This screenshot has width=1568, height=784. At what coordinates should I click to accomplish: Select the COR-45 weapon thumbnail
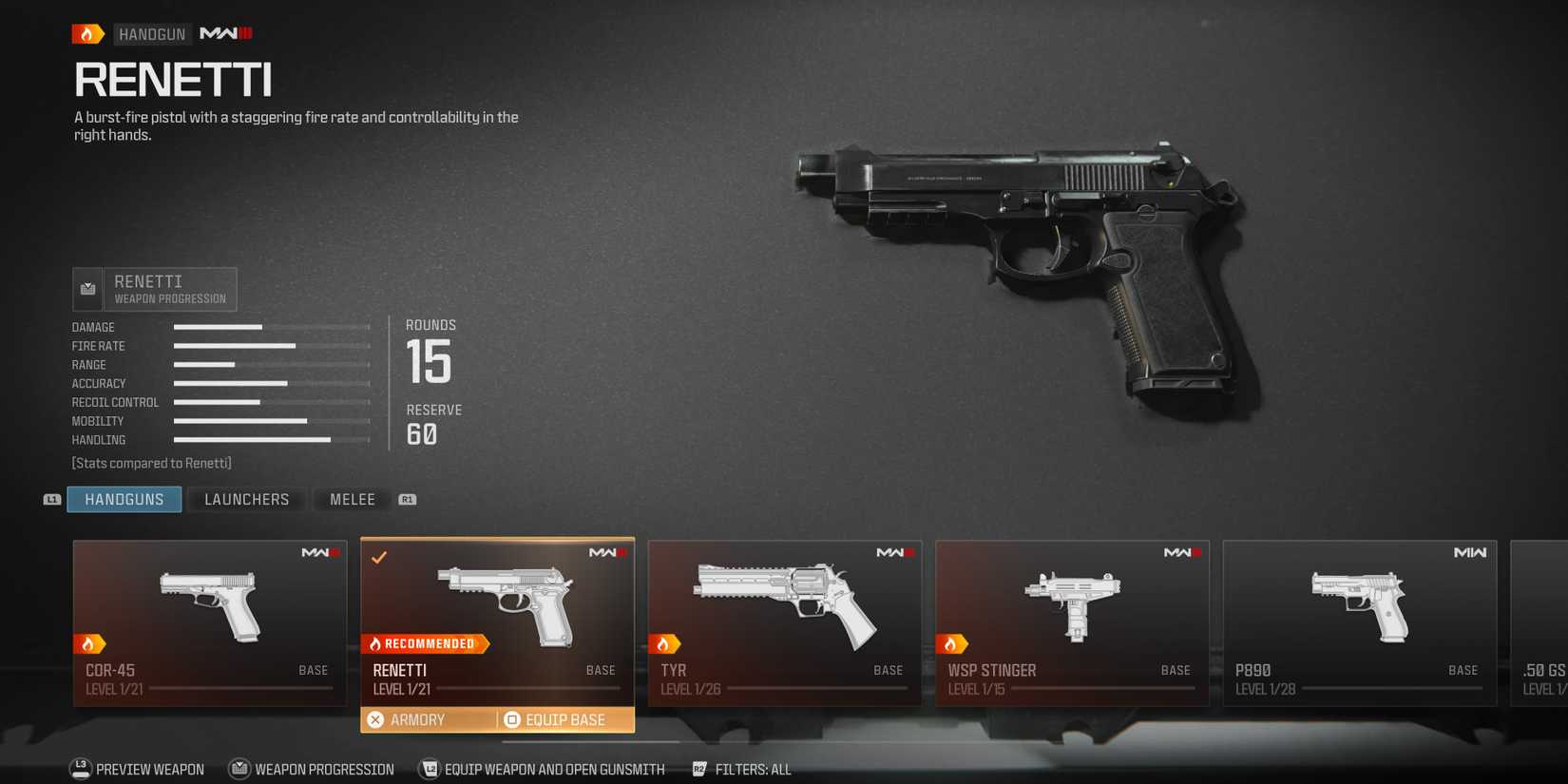pos(209,603)
